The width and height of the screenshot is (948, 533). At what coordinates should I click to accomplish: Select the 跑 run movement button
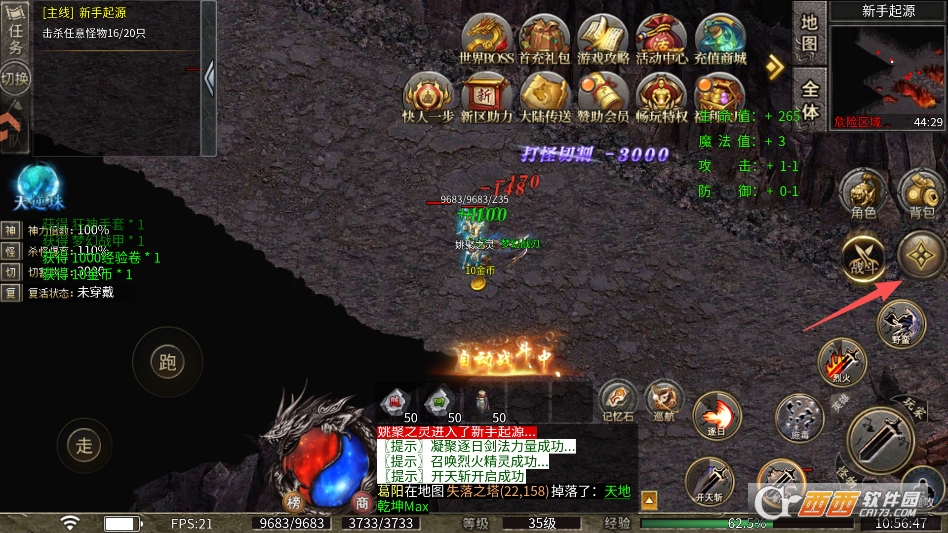pos(167,361)
